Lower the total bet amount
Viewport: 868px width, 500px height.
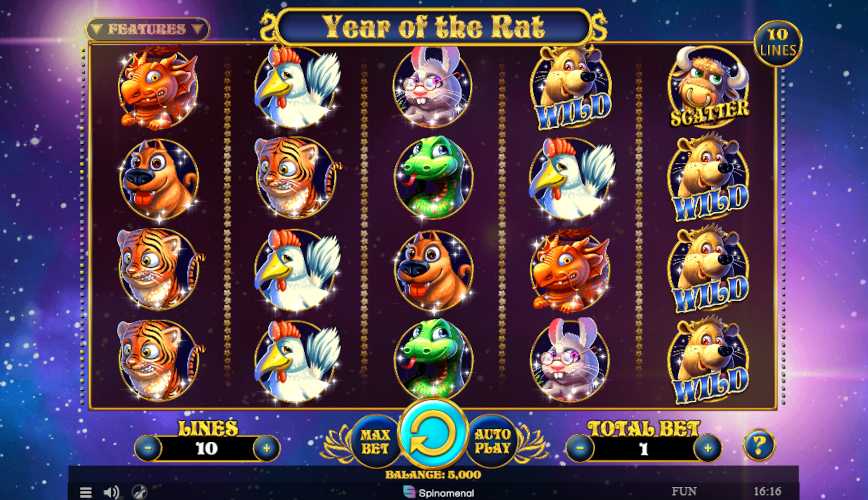[x=582, y=448]
